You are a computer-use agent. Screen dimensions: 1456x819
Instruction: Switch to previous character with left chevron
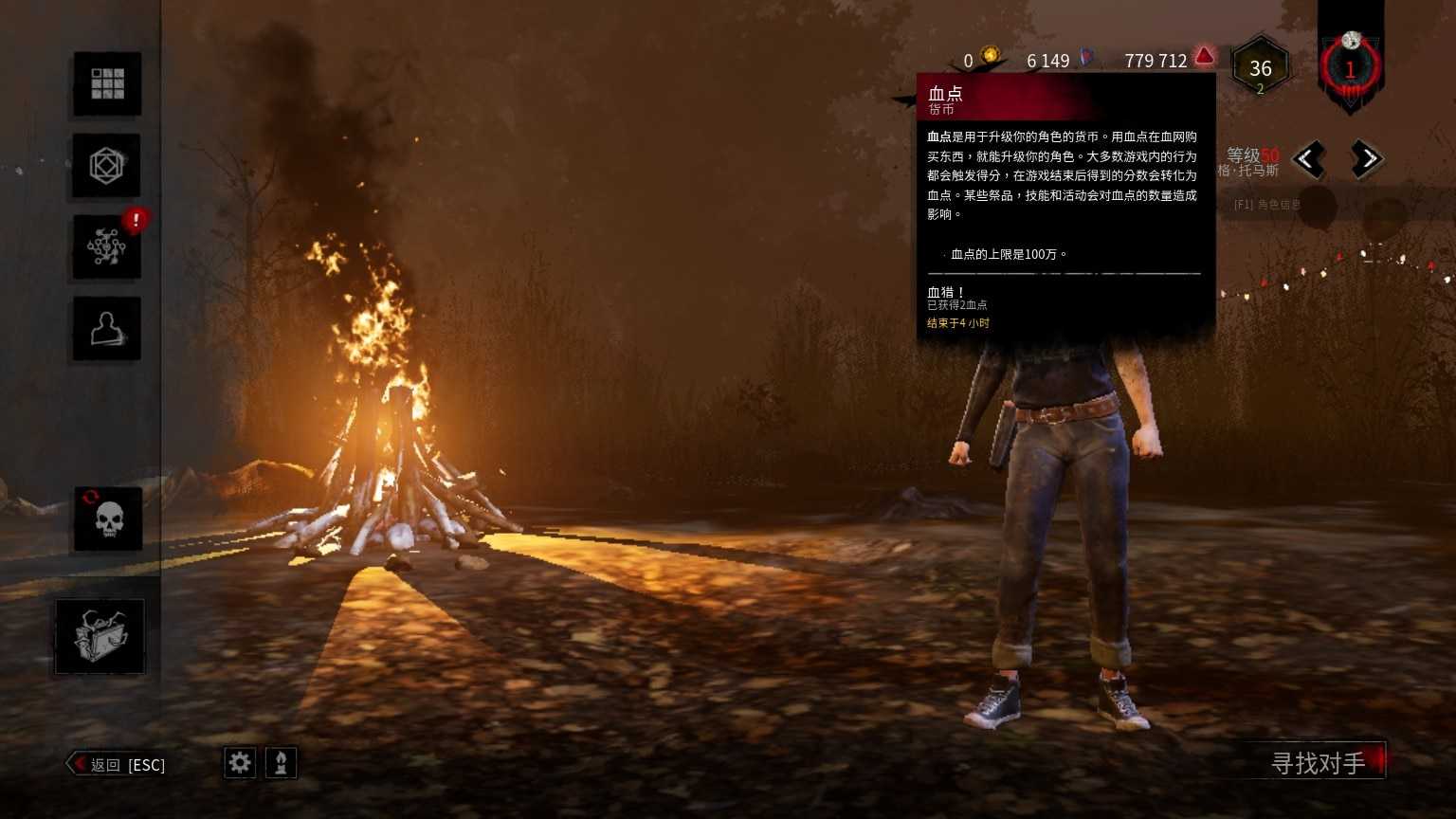click(x=1308, y=159)
